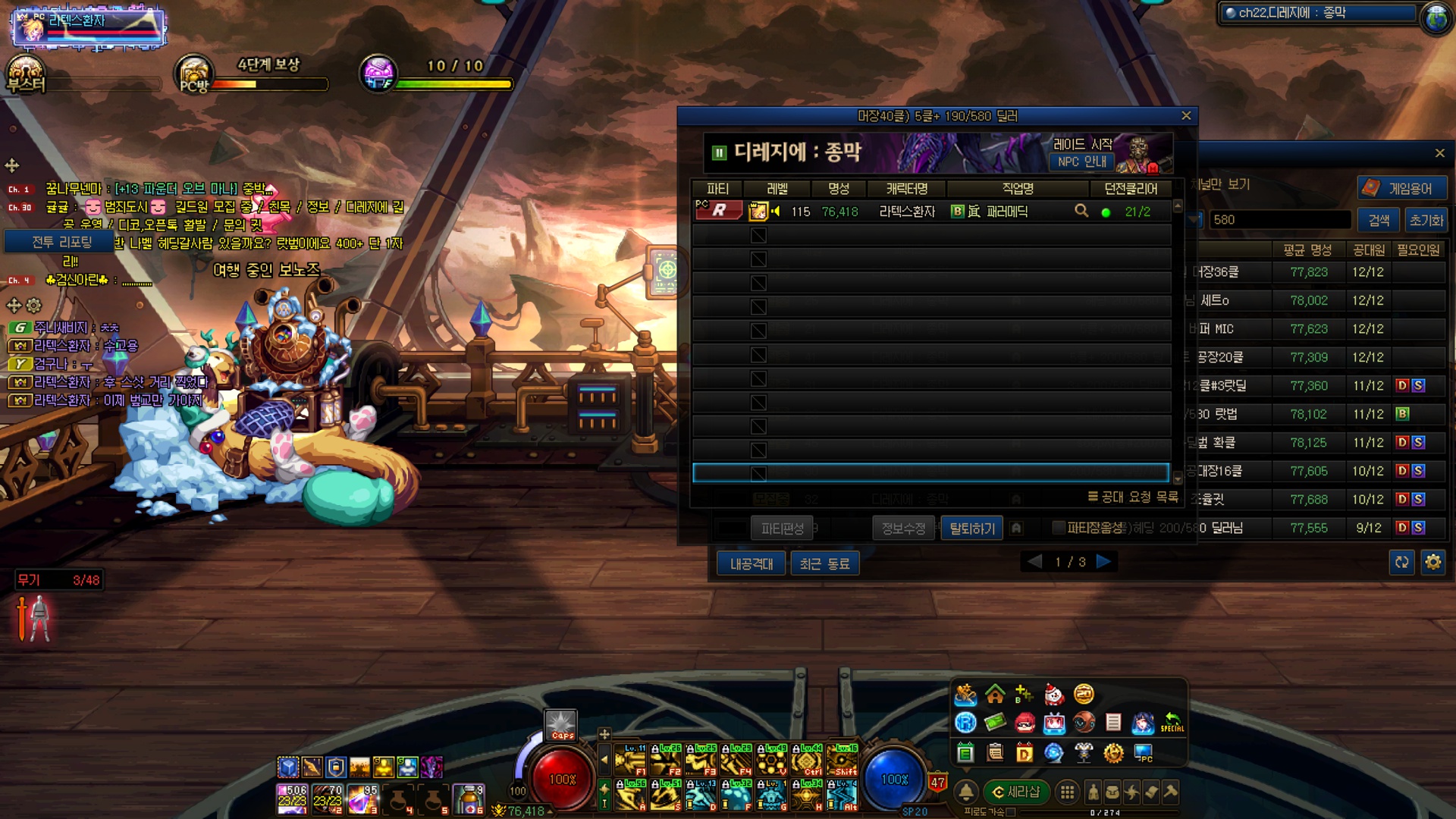Show the 공대 요청 목록 request list

point(1133,497)
